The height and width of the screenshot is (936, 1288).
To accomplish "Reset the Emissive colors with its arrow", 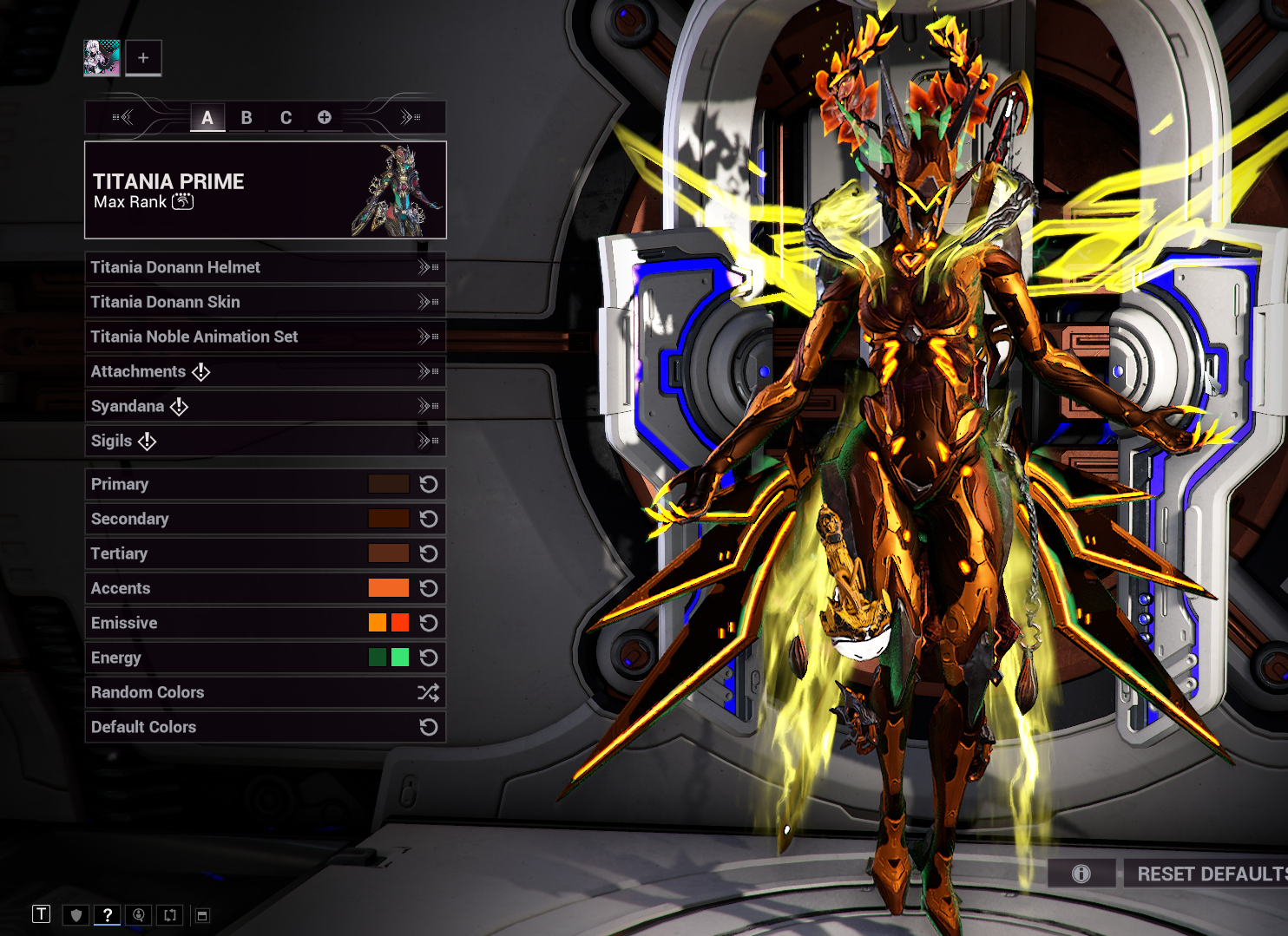I will 429,623.
